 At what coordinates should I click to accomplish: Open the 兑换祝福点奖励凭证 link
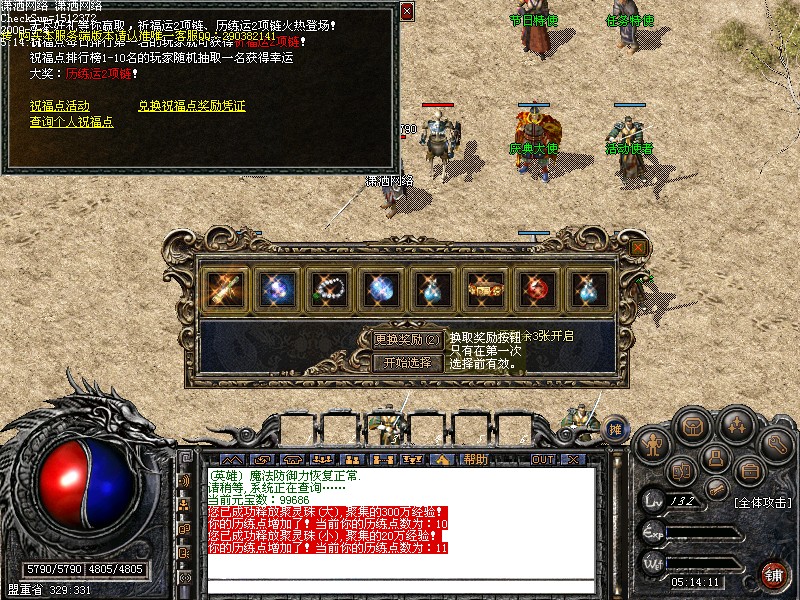191,106
